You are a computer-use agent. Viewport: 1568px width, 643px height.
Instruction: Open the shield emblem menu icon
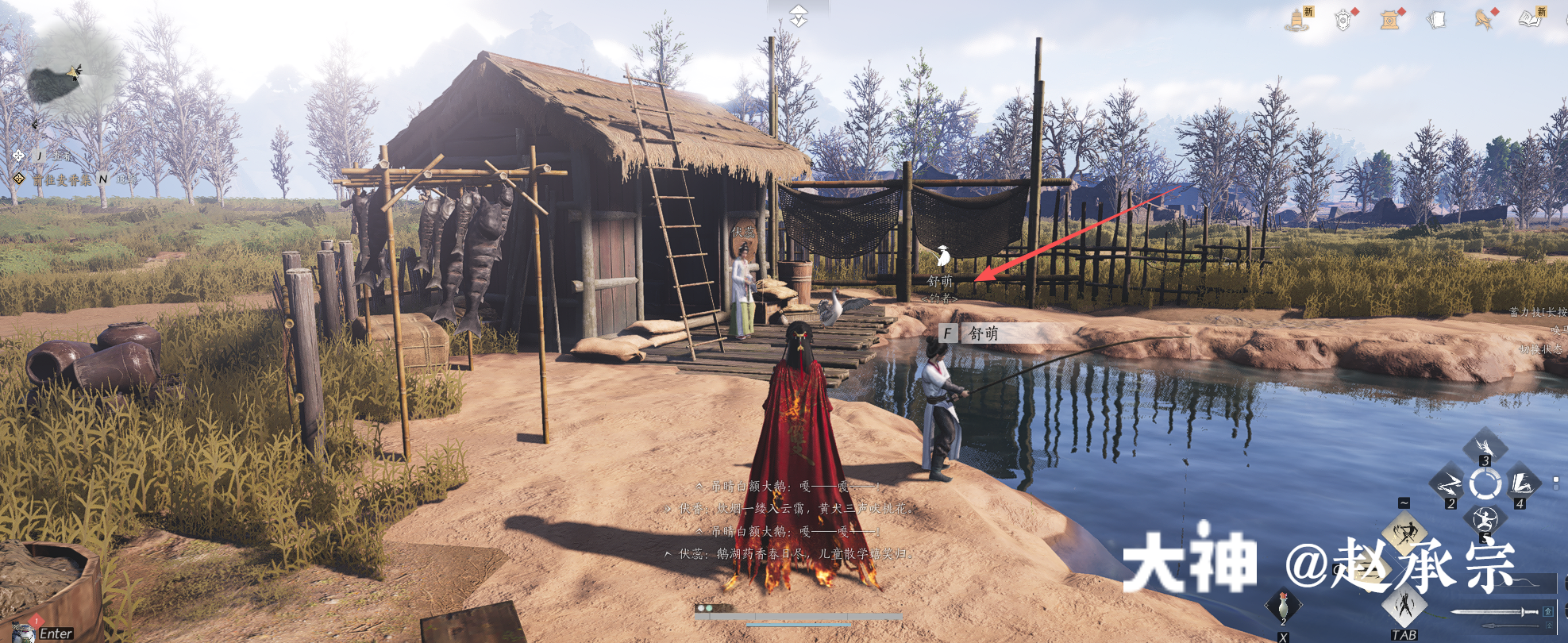pyautogui.click(x=1343, y=19)
